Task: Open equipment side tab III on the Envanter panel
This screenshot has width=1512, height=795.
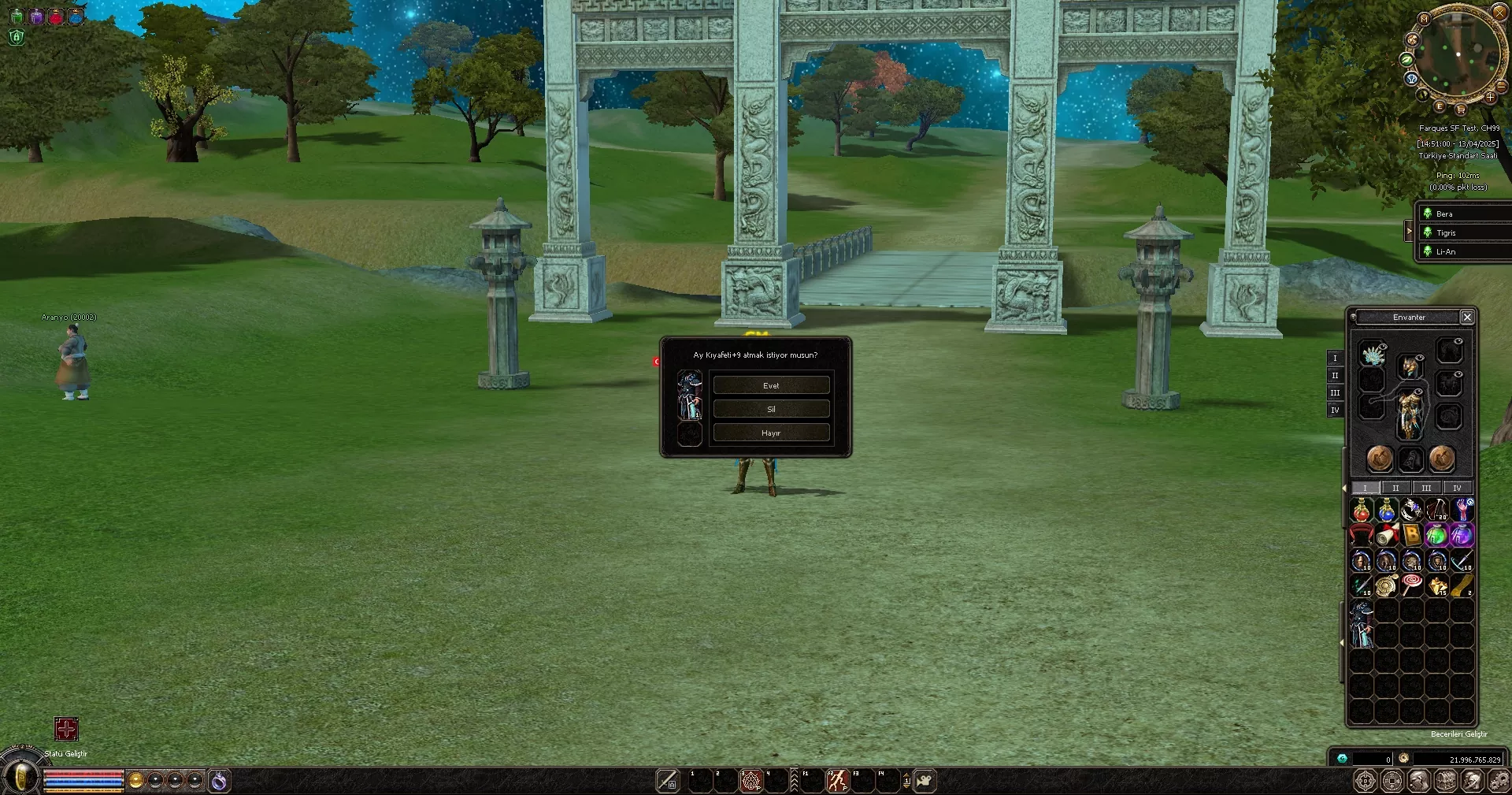Action: click(1336, 393)
